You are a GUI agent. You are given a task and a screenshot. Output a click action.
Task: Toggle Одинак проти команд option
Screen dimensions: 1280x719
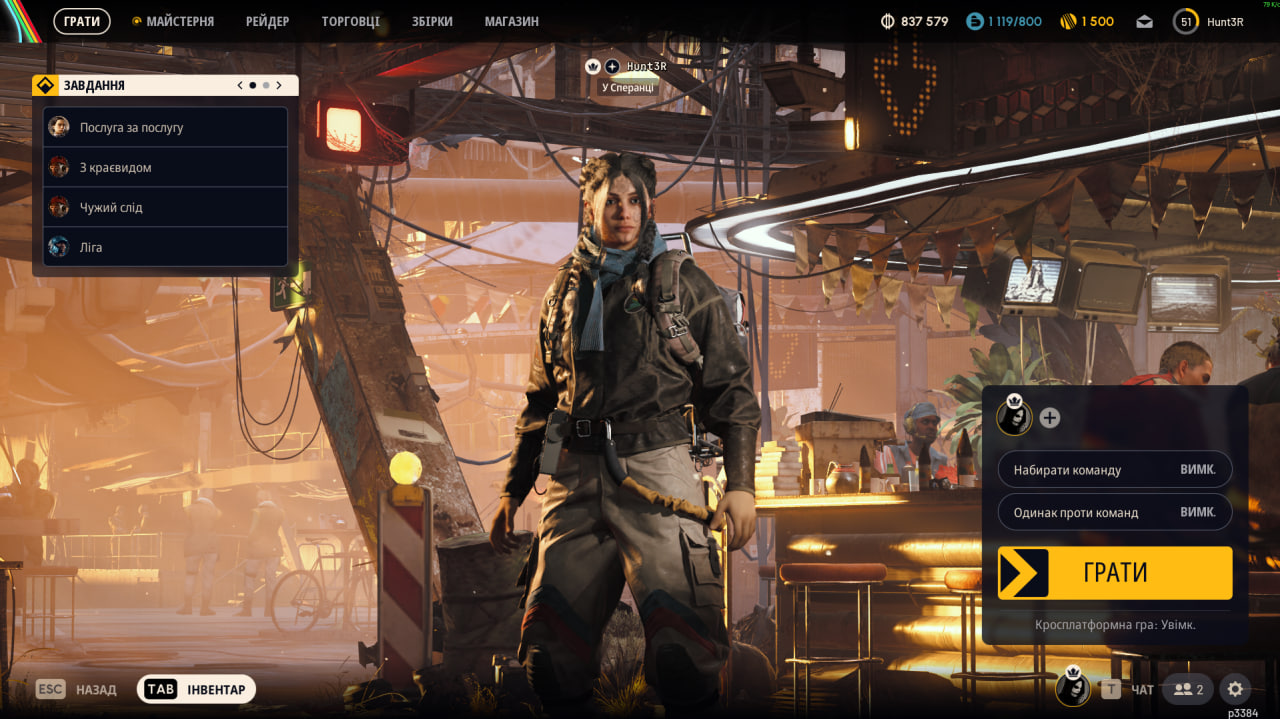point(1114,512)
